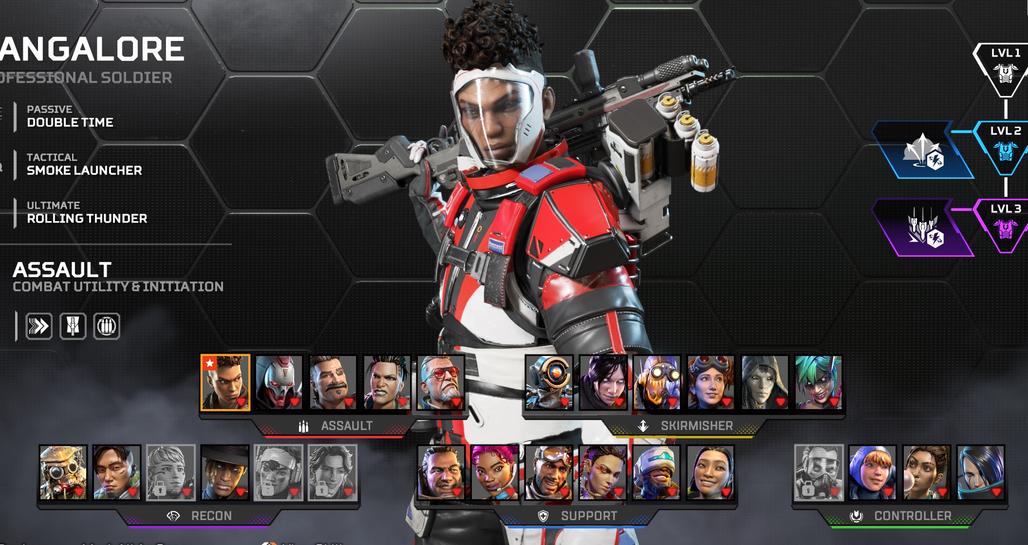Pick Gibraltar from the Support group
1028x545 pixels.
pos(441,472)
